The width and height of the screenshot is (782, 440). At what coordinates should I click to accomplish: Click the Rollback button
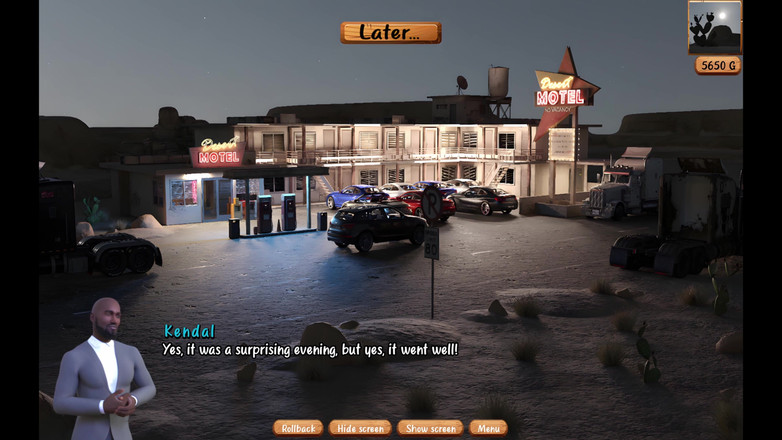(x=298, y=428)
